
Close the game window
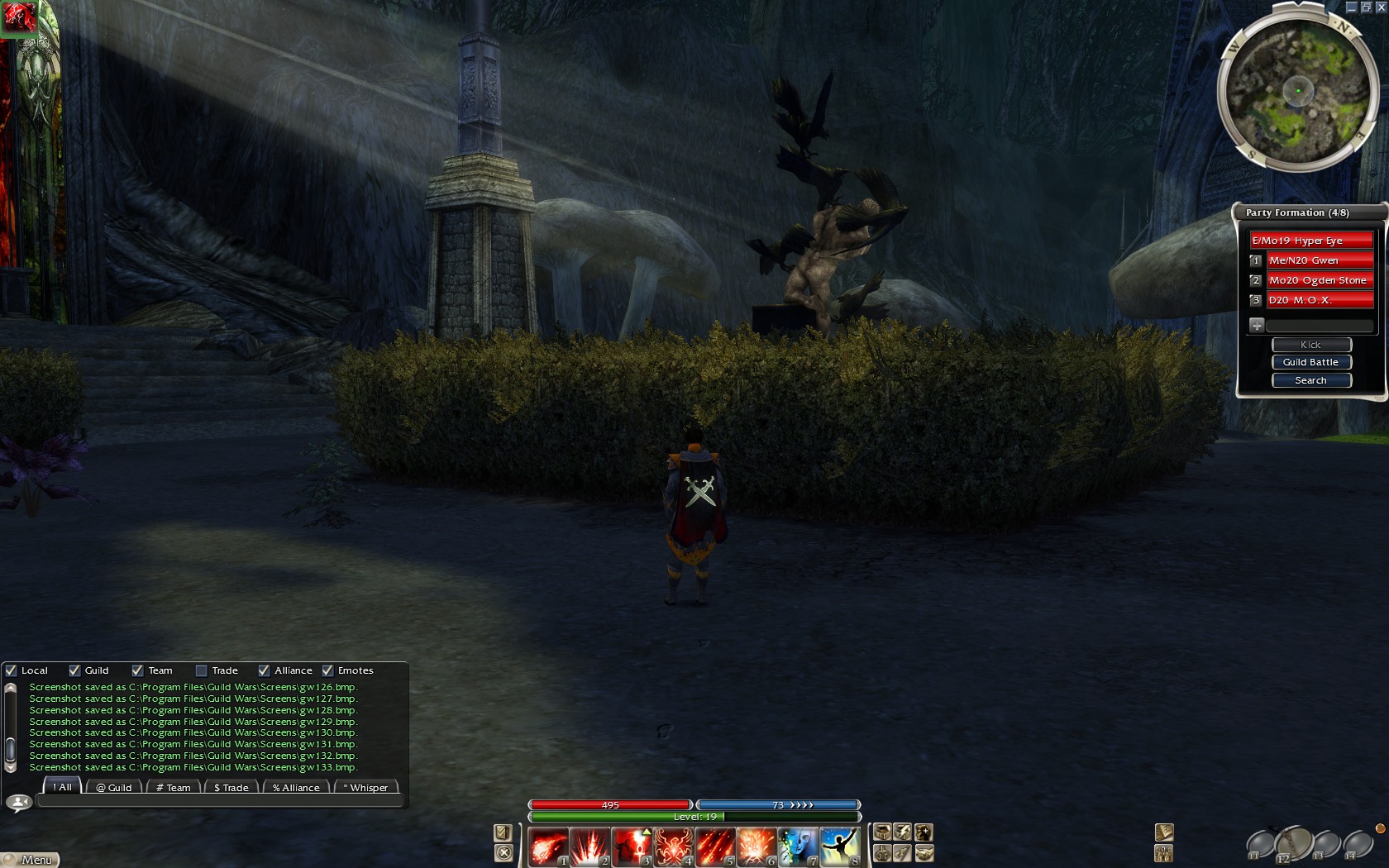[1380, 7]
